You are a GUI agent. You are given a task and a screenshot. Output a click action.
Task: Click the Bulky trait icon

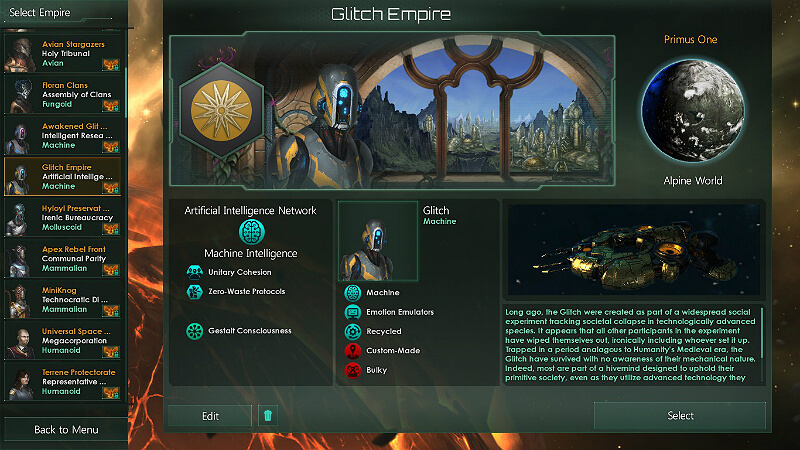pyautogui.click(x=352, y=370)
